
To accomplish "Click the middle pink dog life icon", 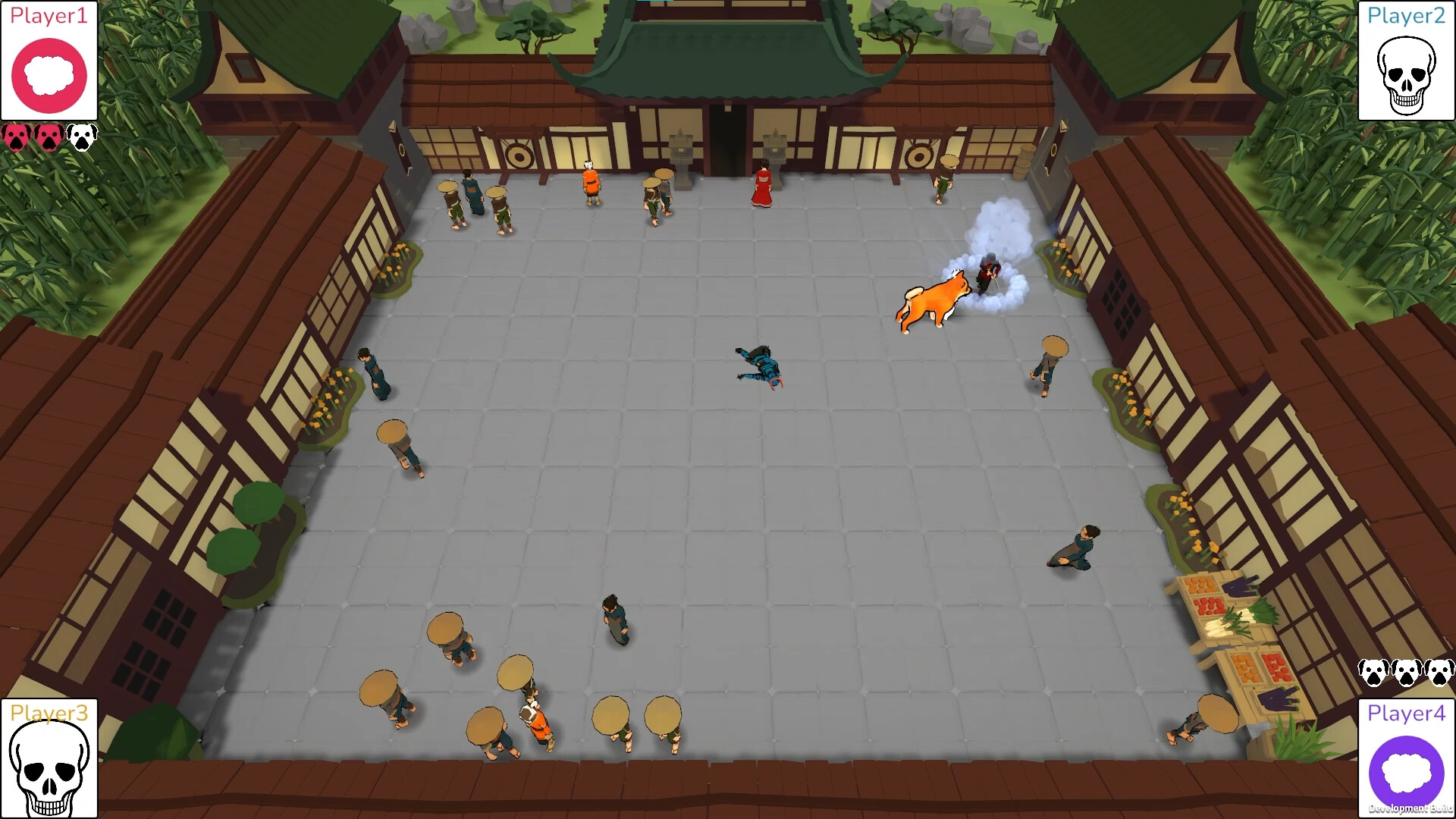I will [47, 136].
